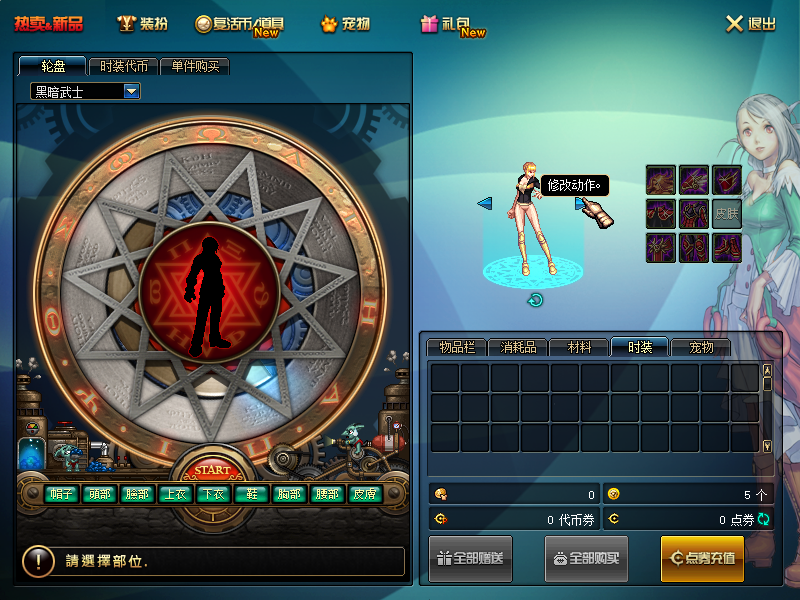This screenshot has height=600, width=800.
Task: Click the 全部购买 buy-all button
Action: 586,558
